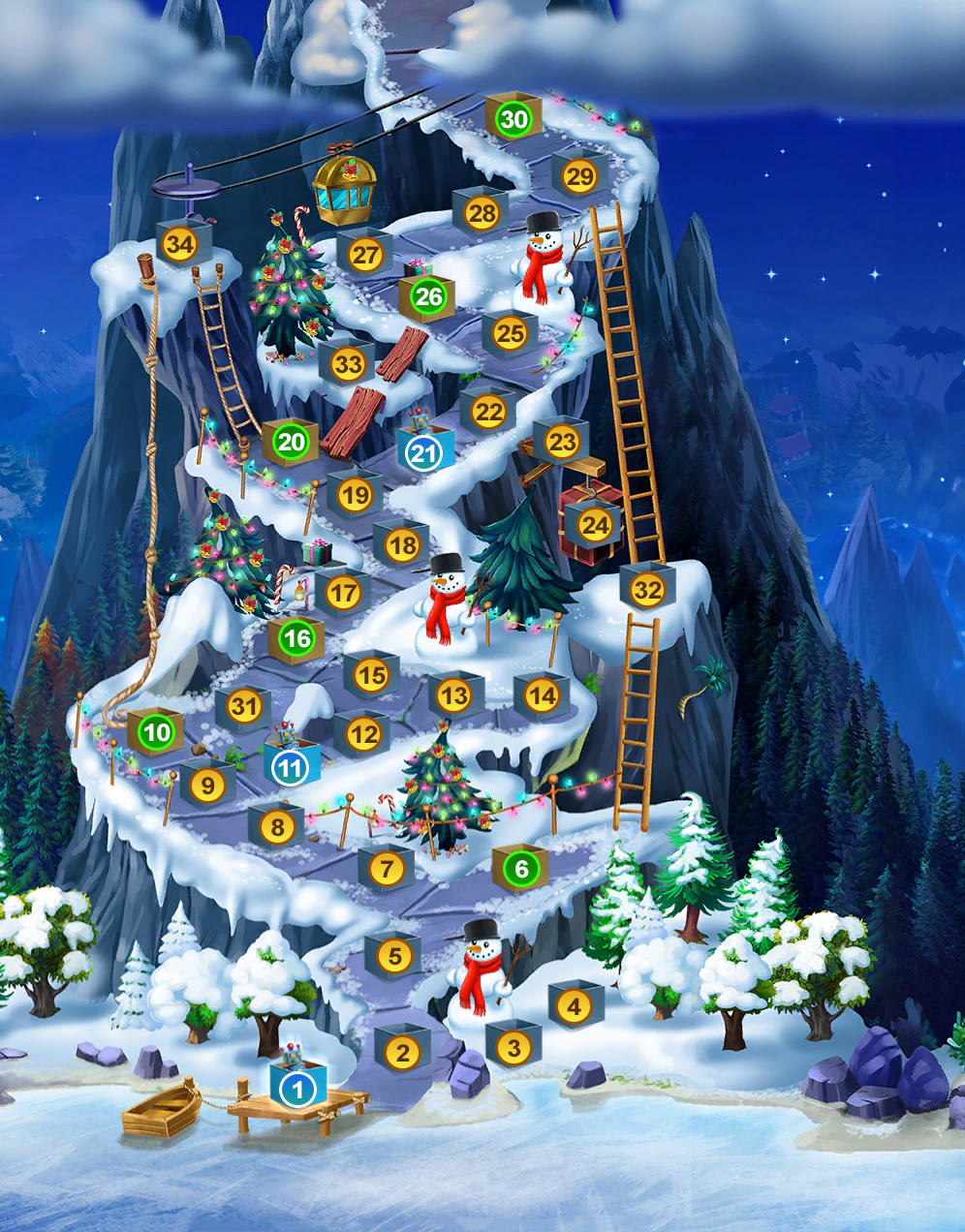Screen dimensions: 965x1232
Task: Select bonus level 32 by the ladder
Action: [646, 589]
